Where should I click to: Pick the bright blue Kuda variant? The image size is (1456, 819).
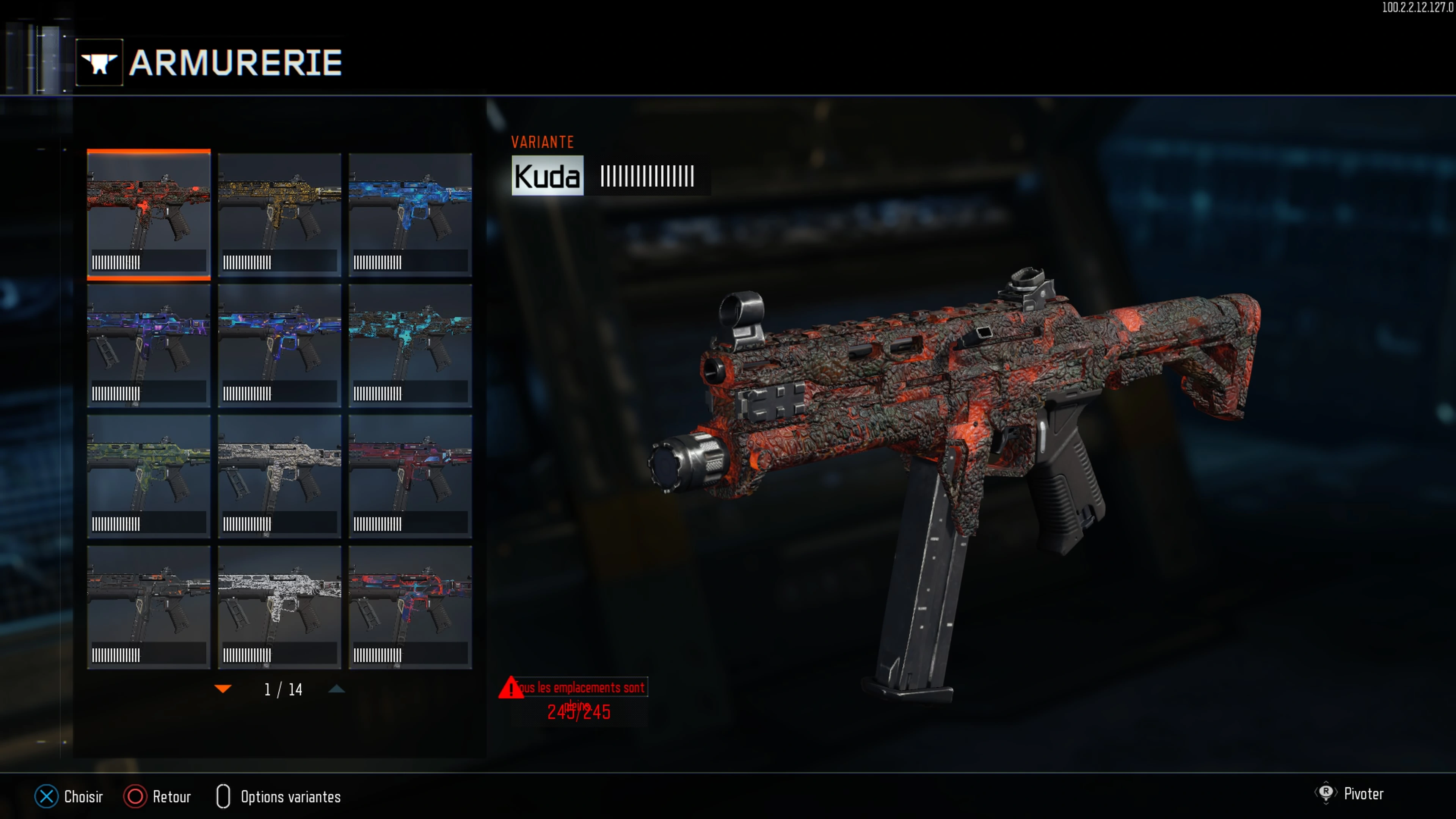(x=410, y=215)
